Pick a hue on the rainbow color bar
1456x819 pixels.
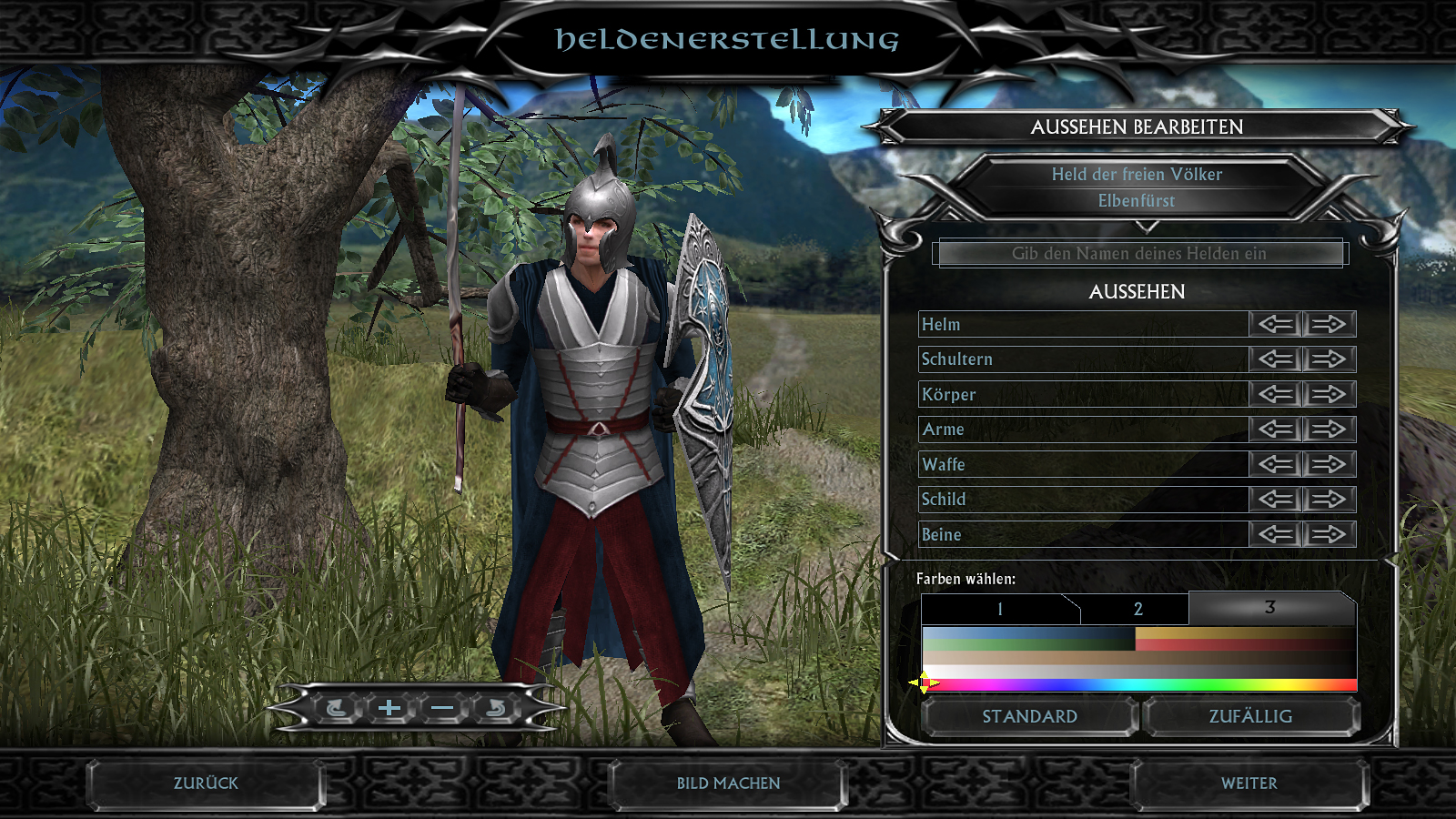pyautogui.click(x=1139, y=685)
